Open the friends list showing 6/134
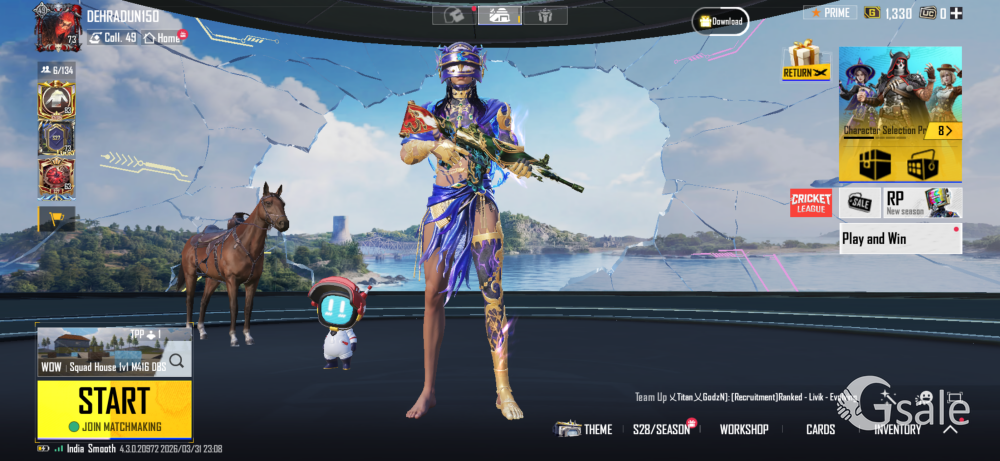Screen dimensions: 1000x461 pyautogui.click(x=56, y=70)
